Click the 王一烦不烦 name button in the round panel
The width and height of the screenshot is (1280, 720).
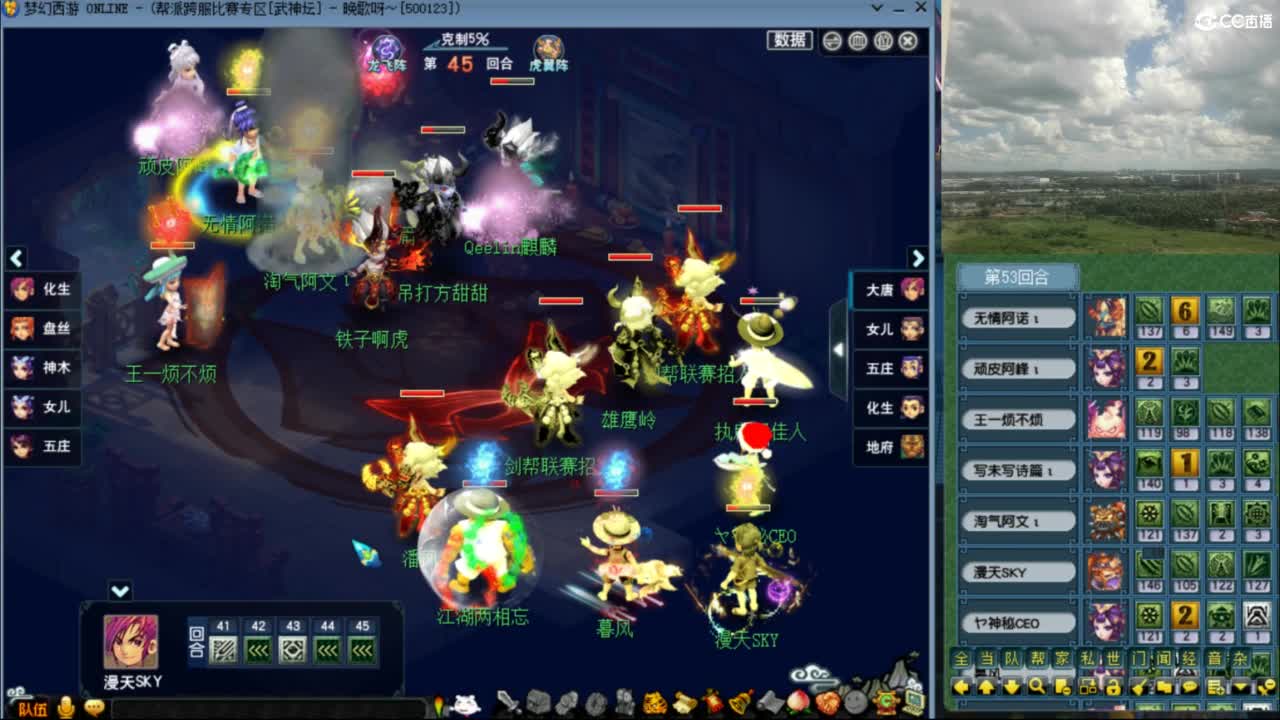tap(1017, 418)
